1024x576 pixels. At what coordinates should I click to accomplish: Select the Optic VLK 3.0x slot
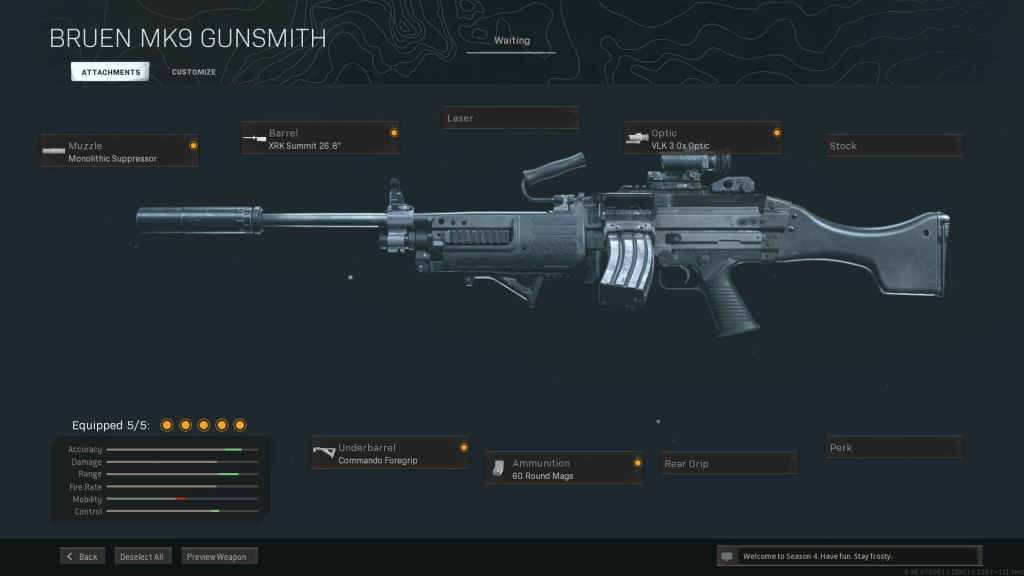(703, 138)
